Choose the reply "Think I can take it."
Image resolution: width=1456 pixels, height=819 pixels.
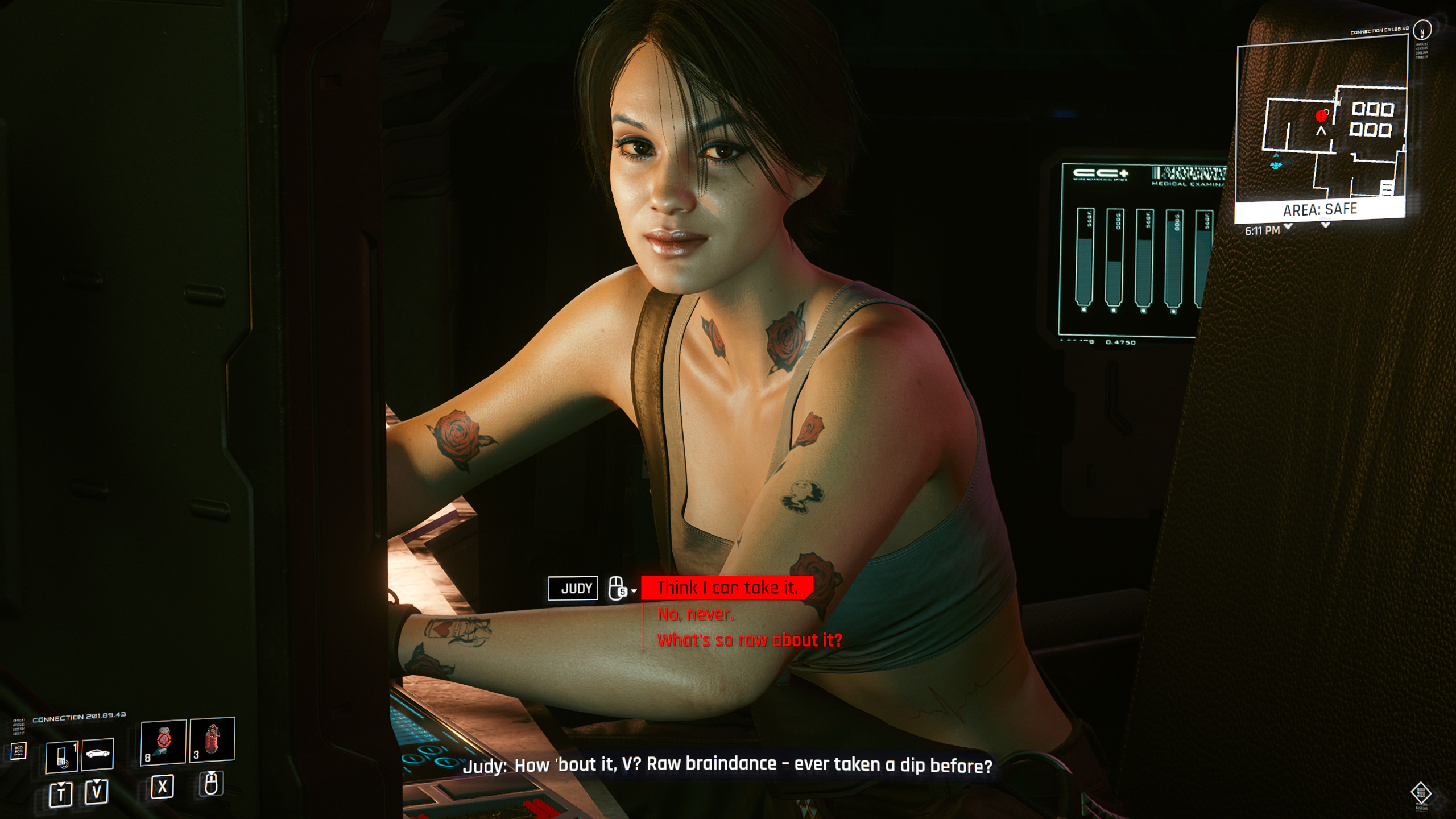pyautogui.click(x=726, y=588)
